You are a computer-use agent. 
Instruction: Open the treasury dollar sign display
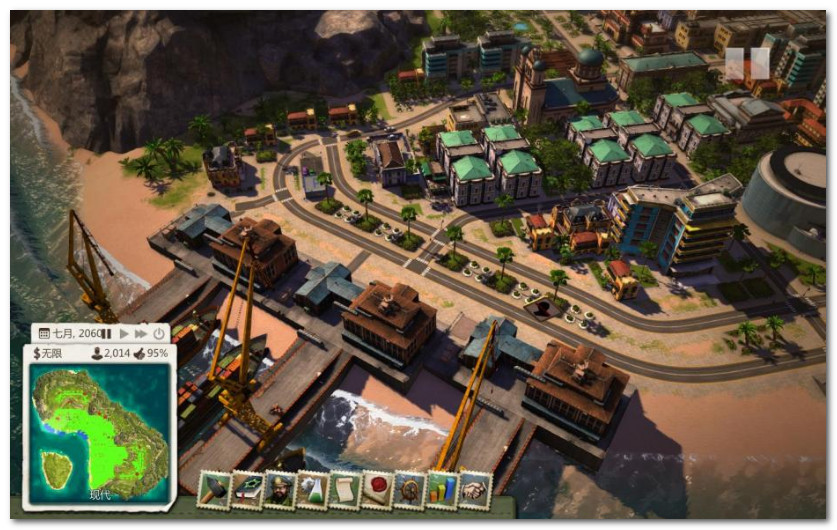coord(37,353)
